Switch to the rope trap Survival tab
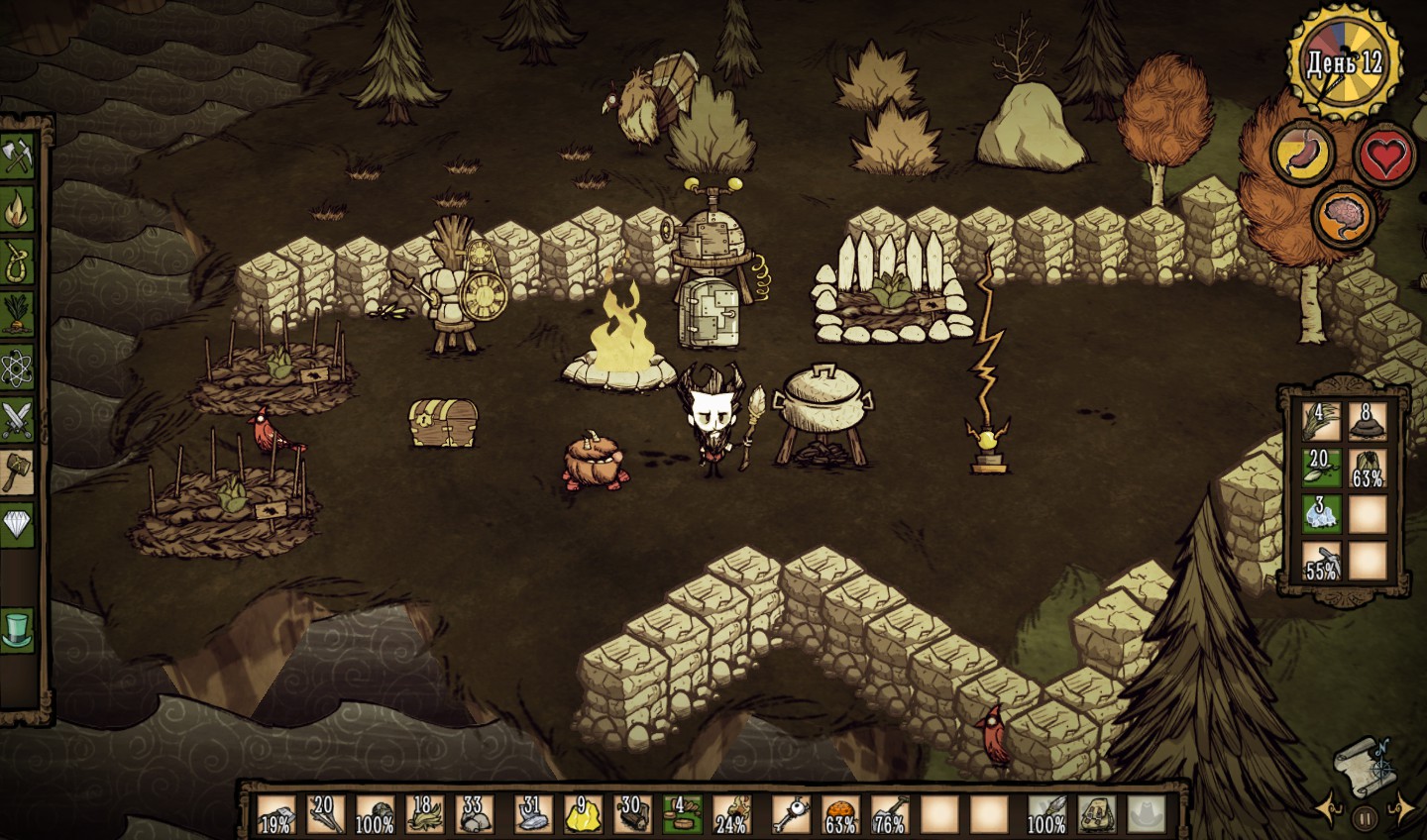The image size is (1427, 840). coord(19,263)
